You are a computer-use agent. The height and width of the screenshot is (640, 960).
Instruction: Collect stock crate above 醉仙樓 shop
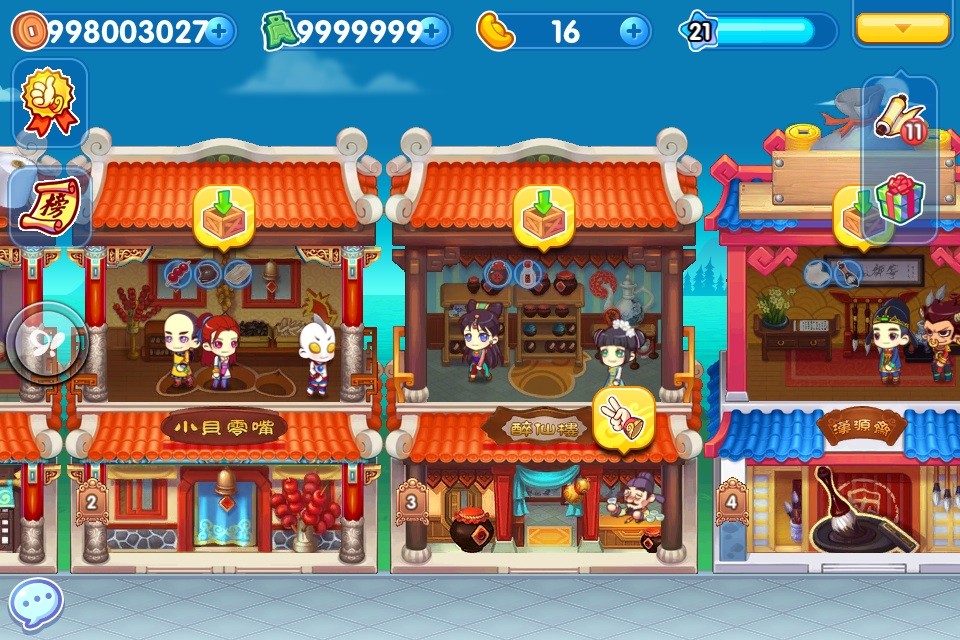[x=543, y=214]
